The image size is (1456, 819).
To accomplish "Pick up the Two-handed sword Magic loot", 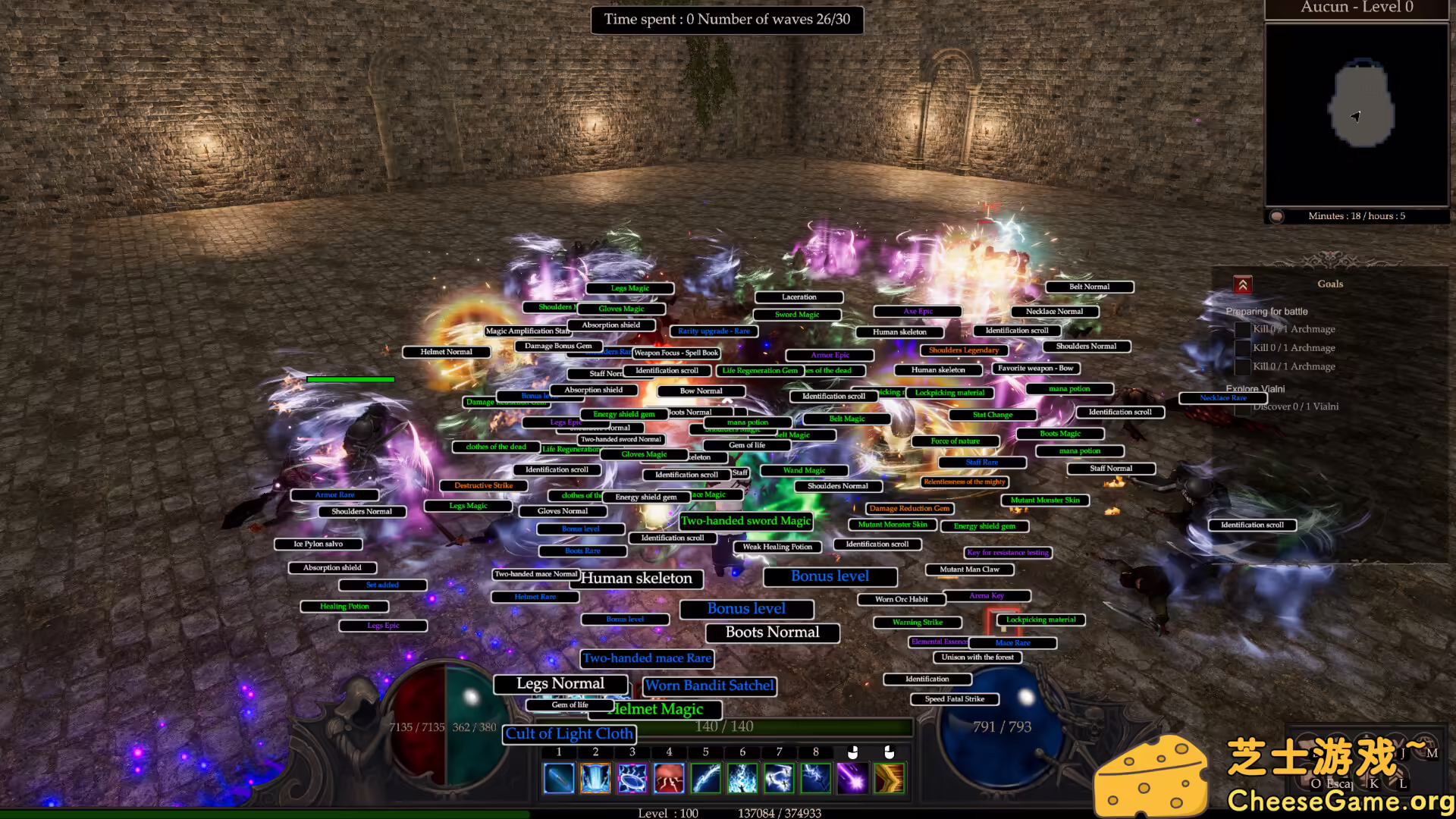I will tap(746, 521).
